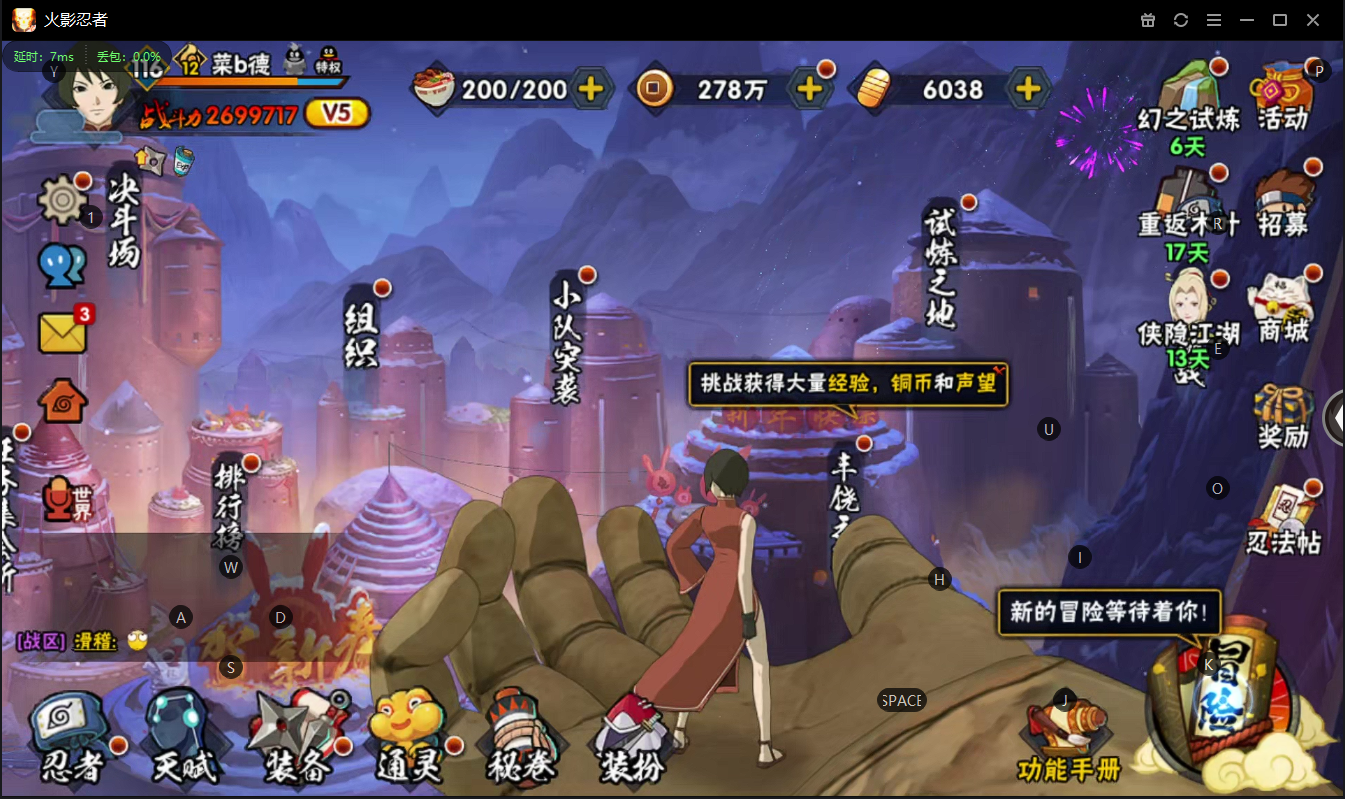Screen dimensions: 1345x799
Task: Open the 忍者 (Ninja) menu
Action: pyautogui.click(x=72, y=739)
